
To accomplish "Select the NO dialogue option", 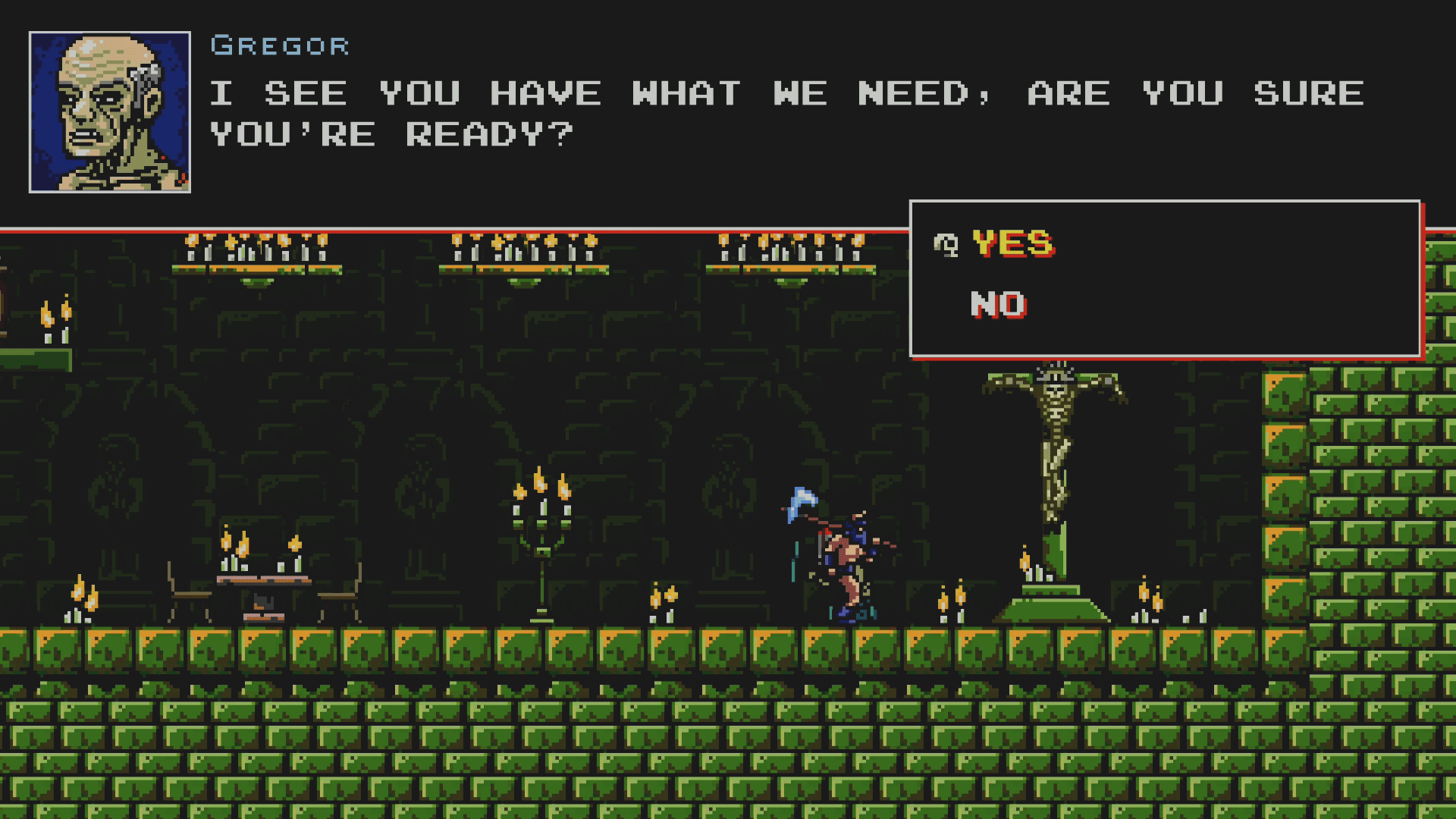I will click(998, 305).
